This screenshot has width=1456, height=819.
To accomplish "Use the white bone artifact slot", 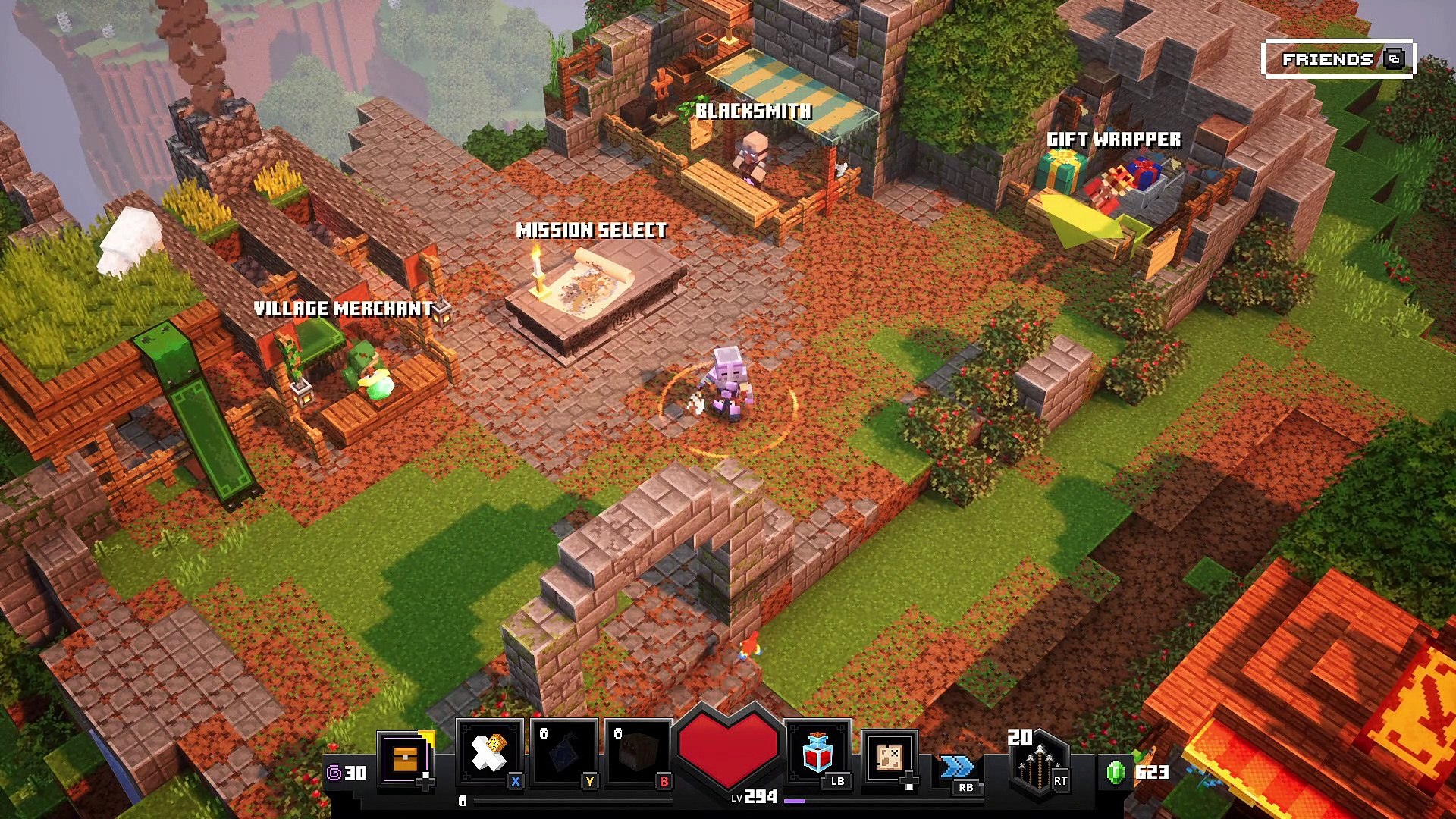I will click(489, 753).
